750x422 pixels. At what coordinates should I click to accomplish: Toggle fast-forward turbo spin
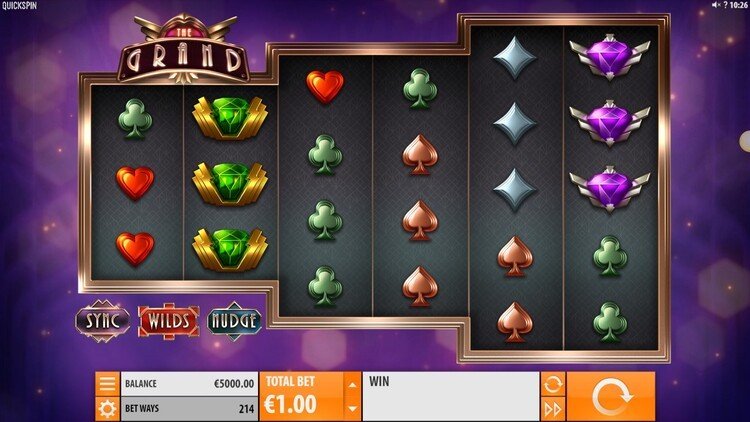(551, 408)
